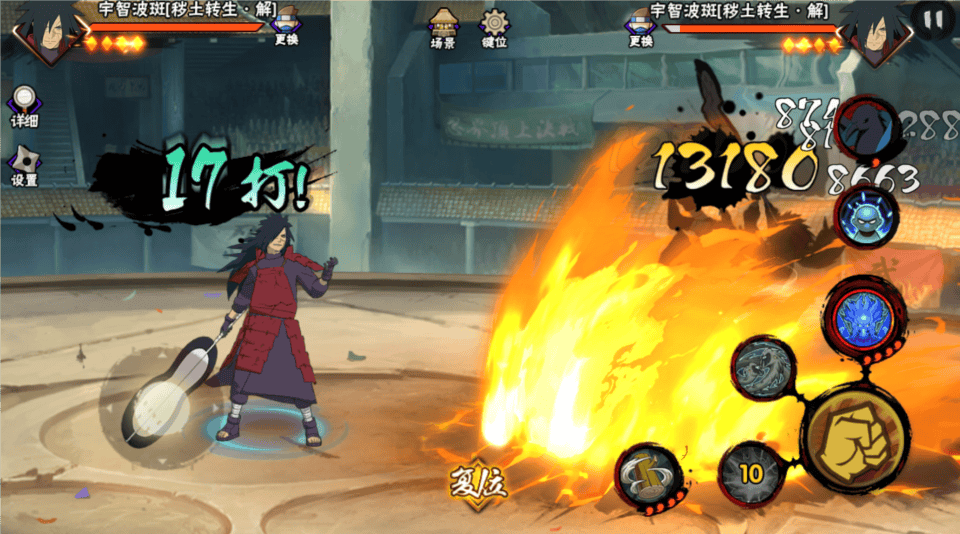Swap the left player's ninja with 更换

[x=287, y=27]
